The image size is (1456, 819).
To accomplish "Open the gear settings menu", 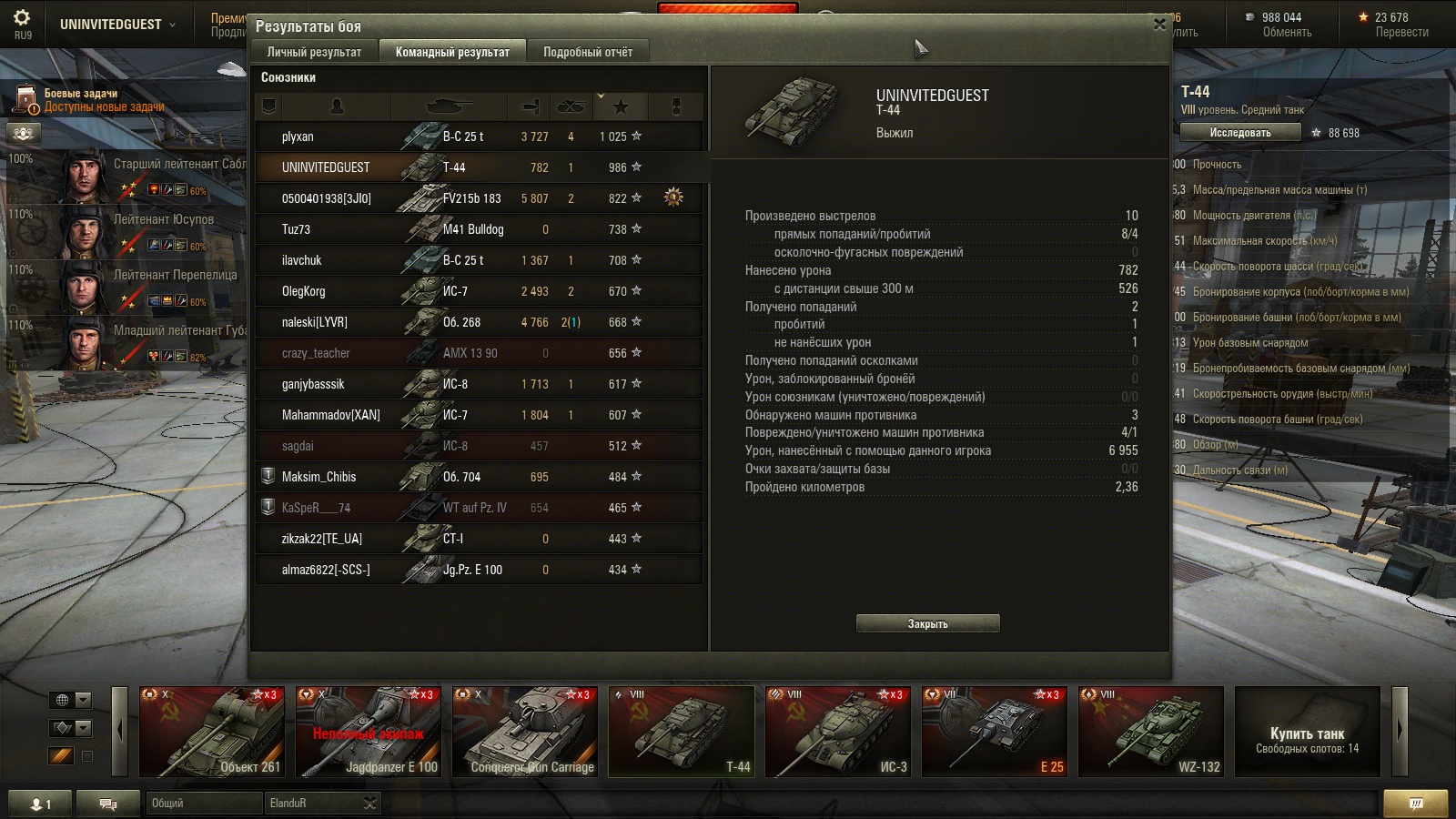I will tap(22, 18).
